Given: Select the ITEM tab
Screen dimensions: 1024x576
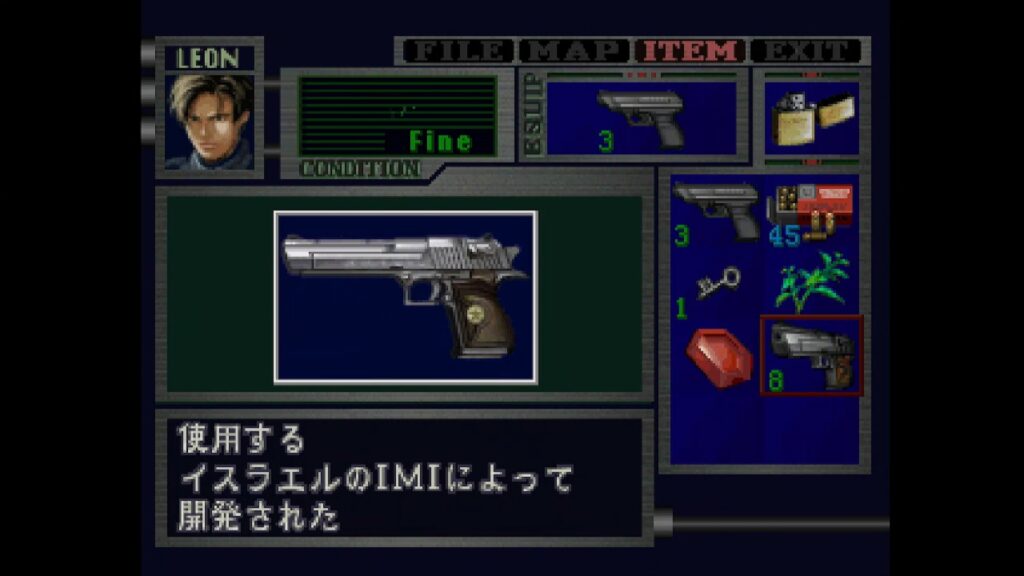Looking at the screenshot, I should 692,51.
